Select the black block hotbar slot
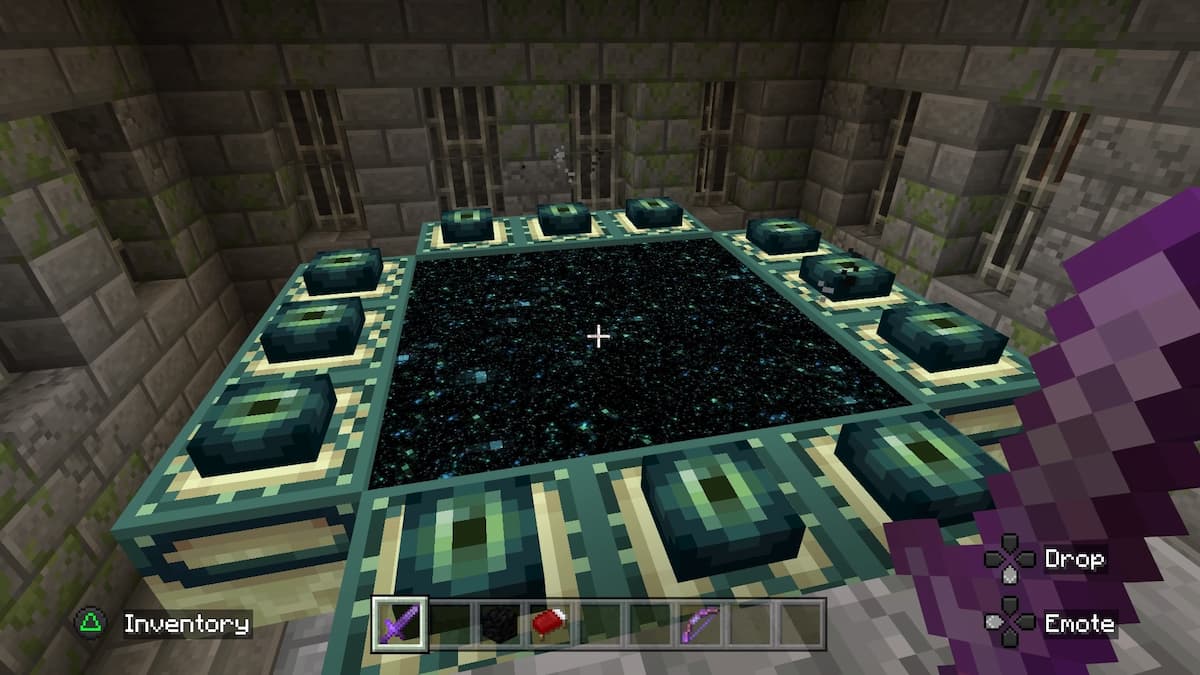1200x675 pixels. pos(499,624)
